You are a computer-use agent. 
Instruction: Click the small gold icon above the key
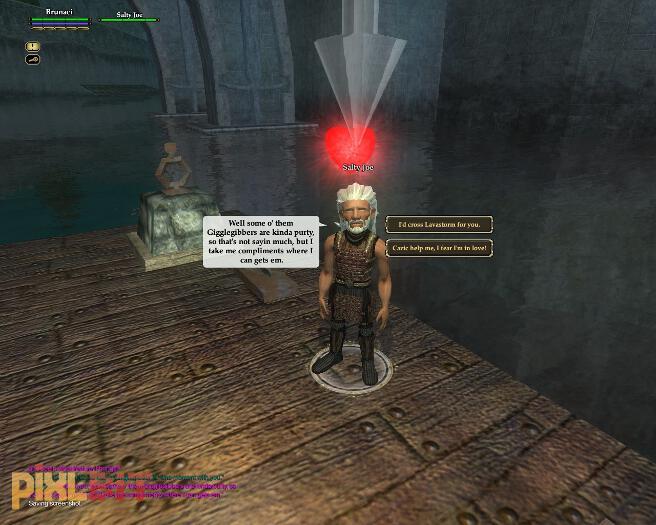[x=32, y=46]
